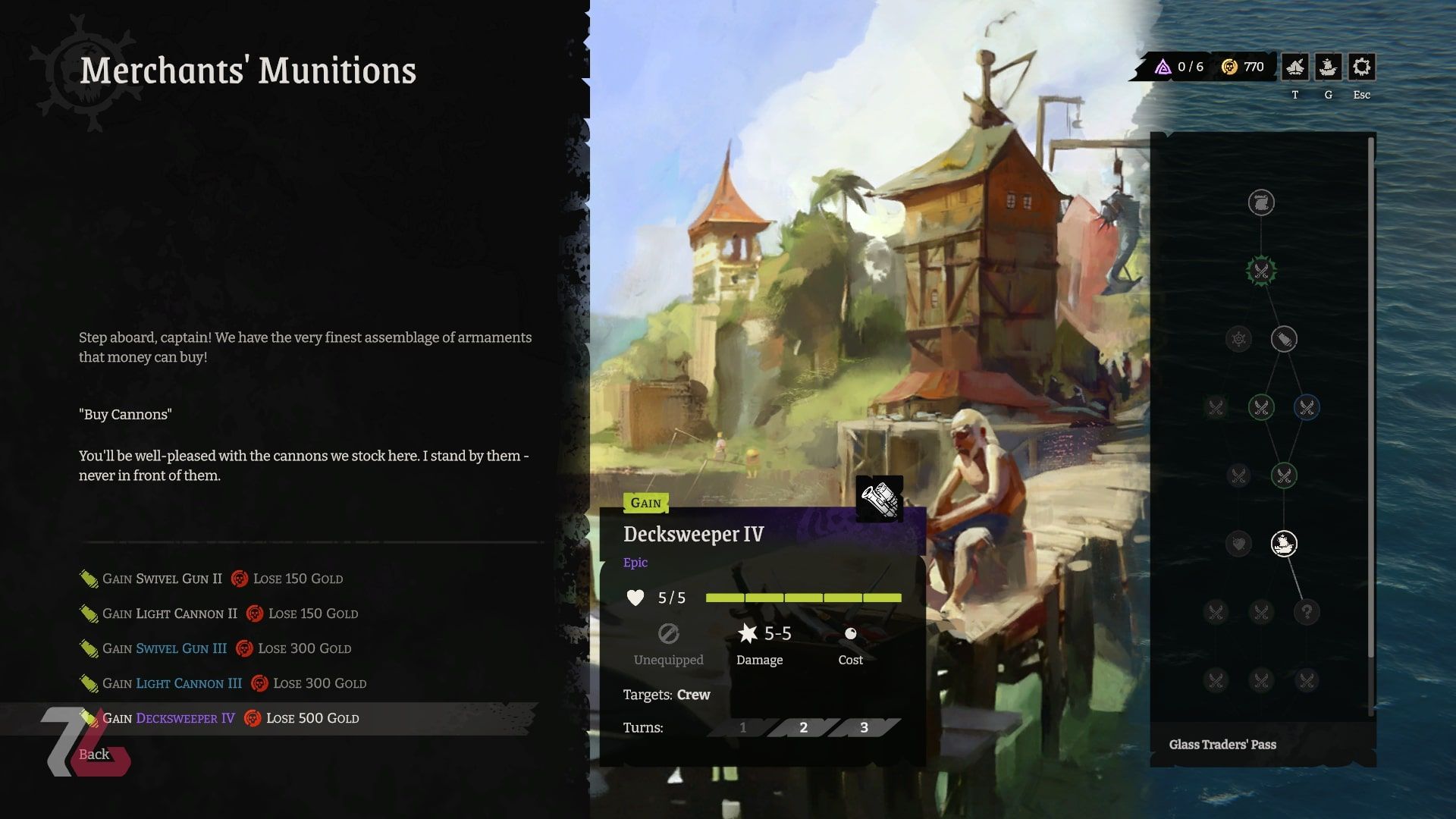Open the sailing ship icon labeled G
The image size is (1456, 819).
point(1328,67)
